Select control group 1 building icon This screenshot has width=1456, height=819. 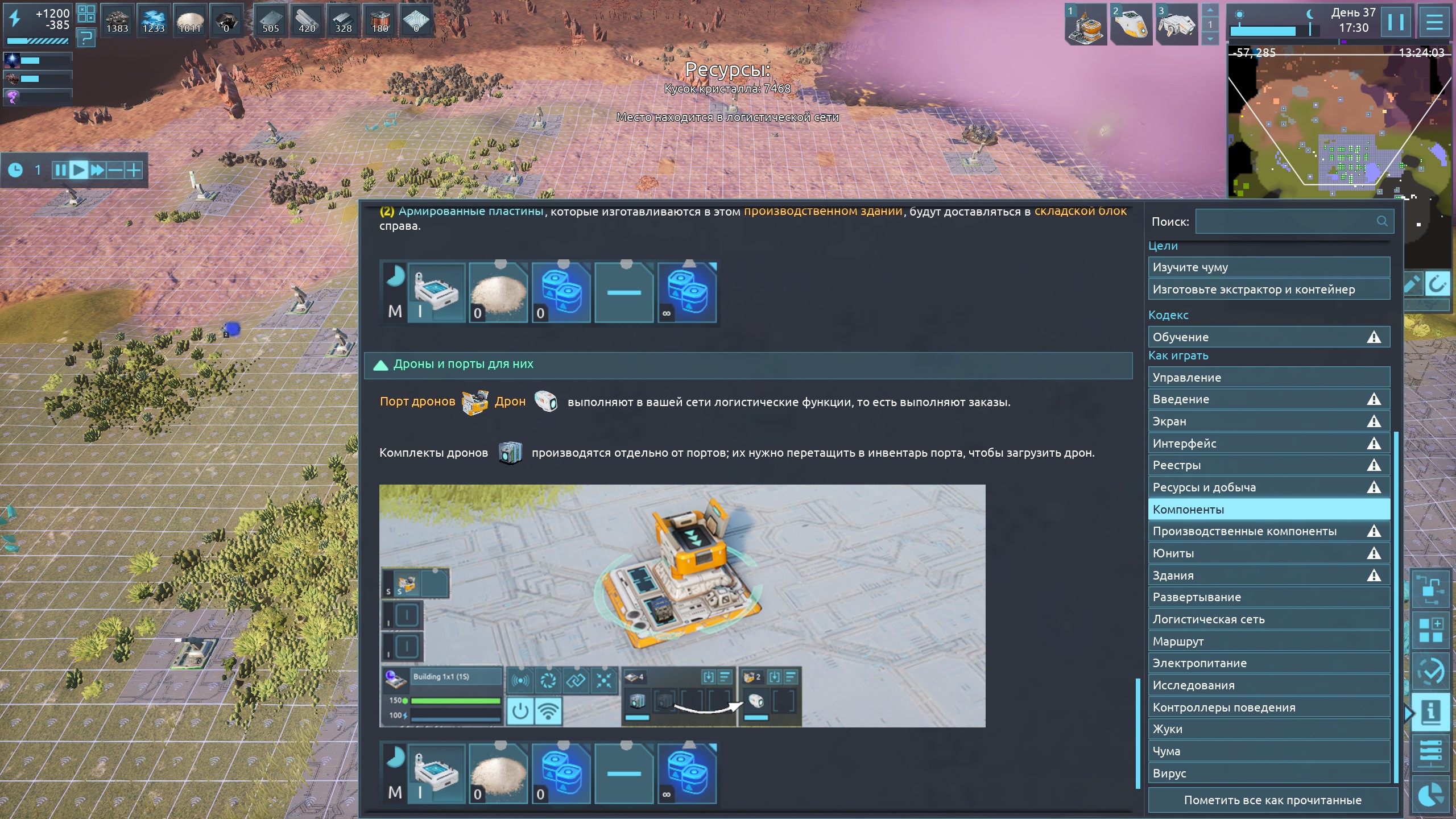pyautogui.click(x=1085, y=26)
